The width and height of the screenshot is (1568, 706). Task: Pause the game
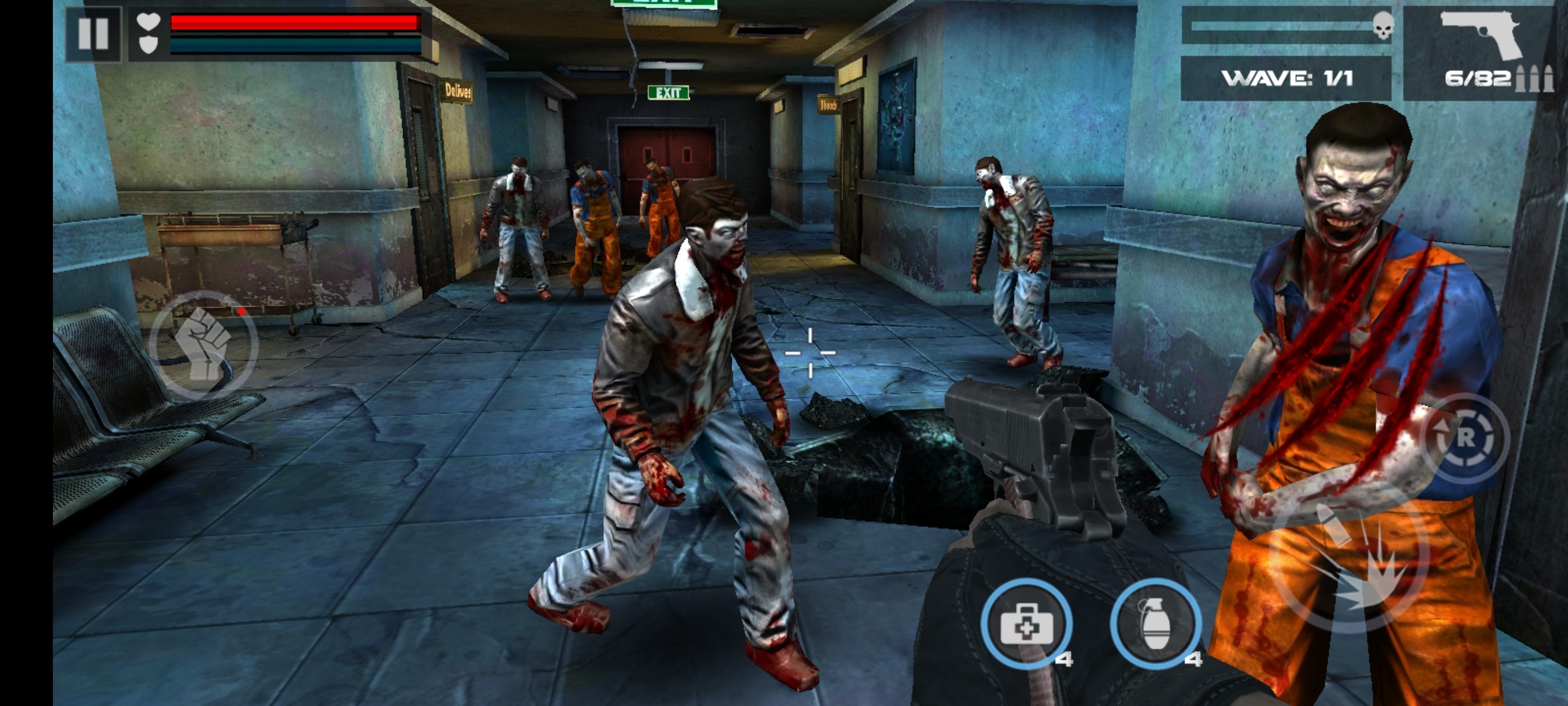pyautogui.click(x=93, y=33)
